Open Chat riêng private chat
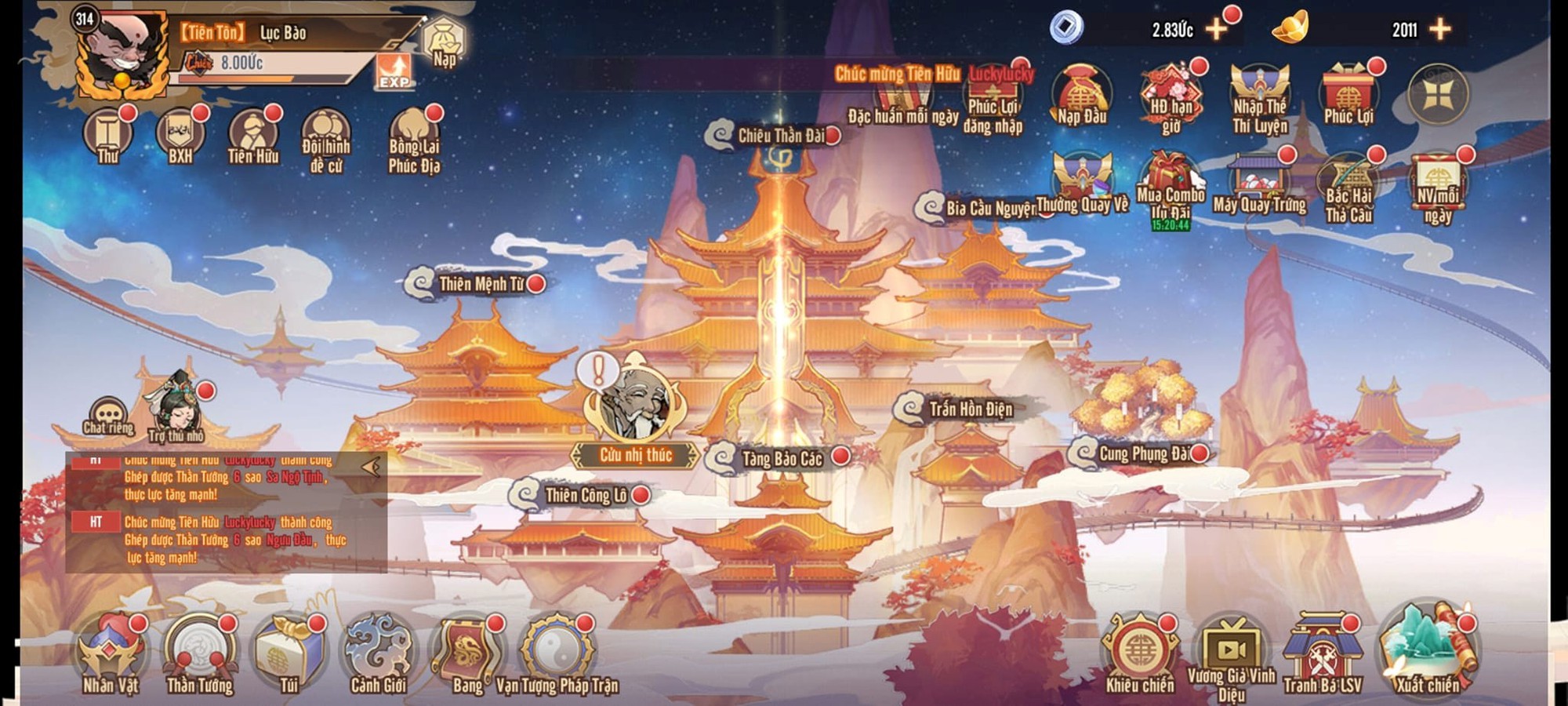 (x=108, y=416)
